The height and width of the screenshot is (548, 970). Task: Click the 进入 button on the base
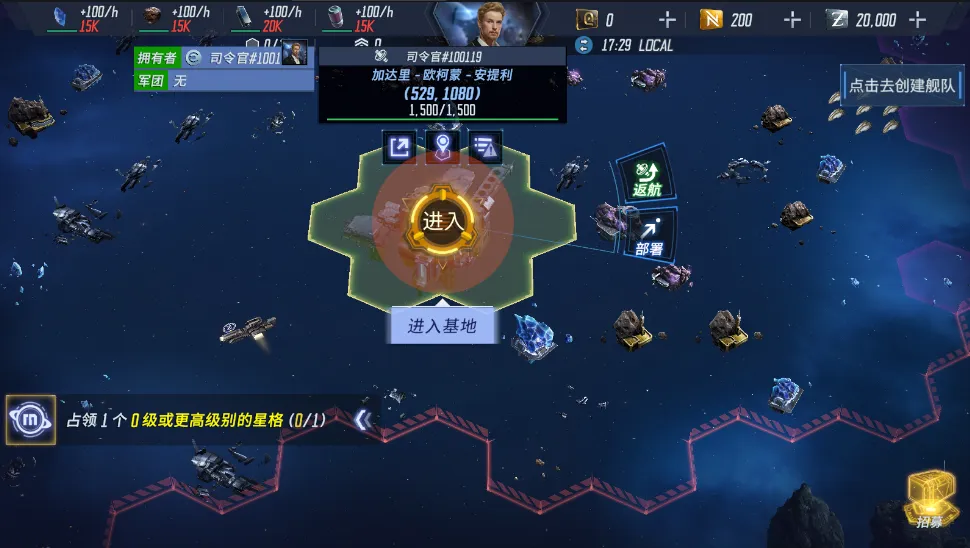tap(443, 222)
